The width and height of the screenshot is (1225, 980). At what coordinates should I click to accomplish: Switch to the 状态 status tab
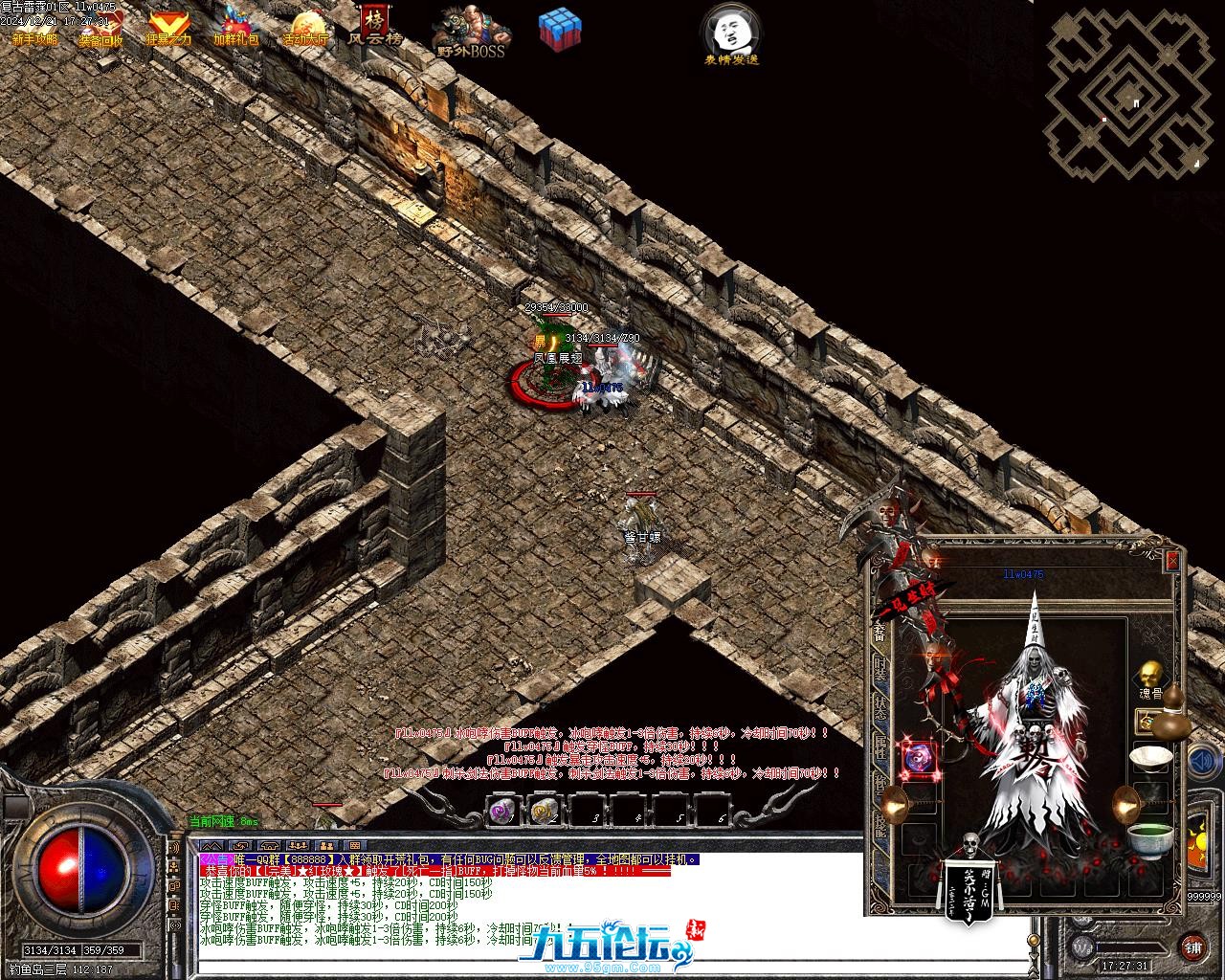click(x=880, y=710)
